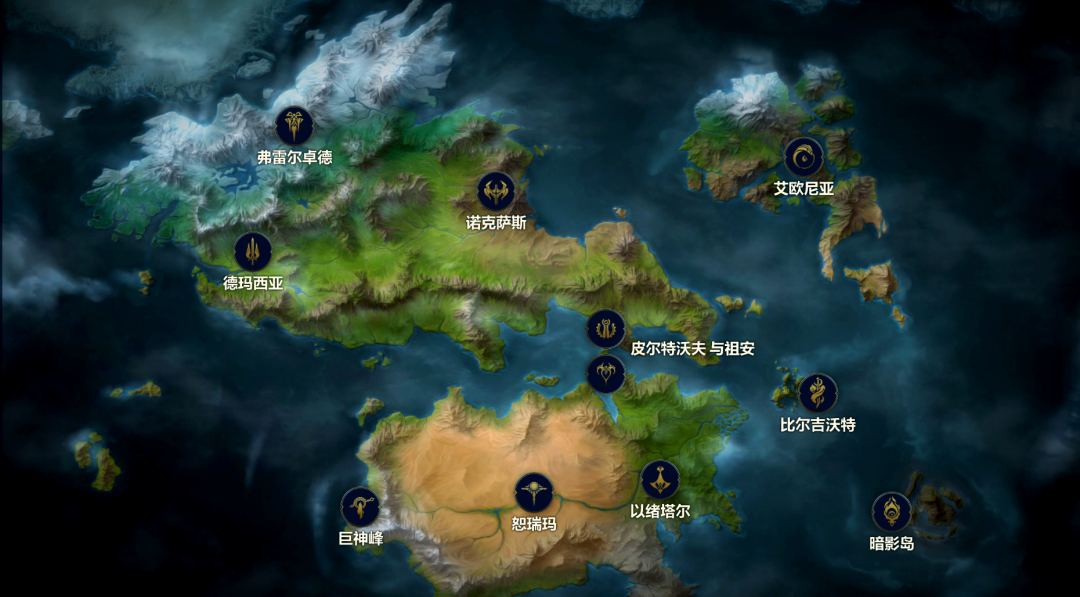Open the 诺克萨斯 Noxus region emblem
The image size is (1080, 597).
(x=495, y=191)
